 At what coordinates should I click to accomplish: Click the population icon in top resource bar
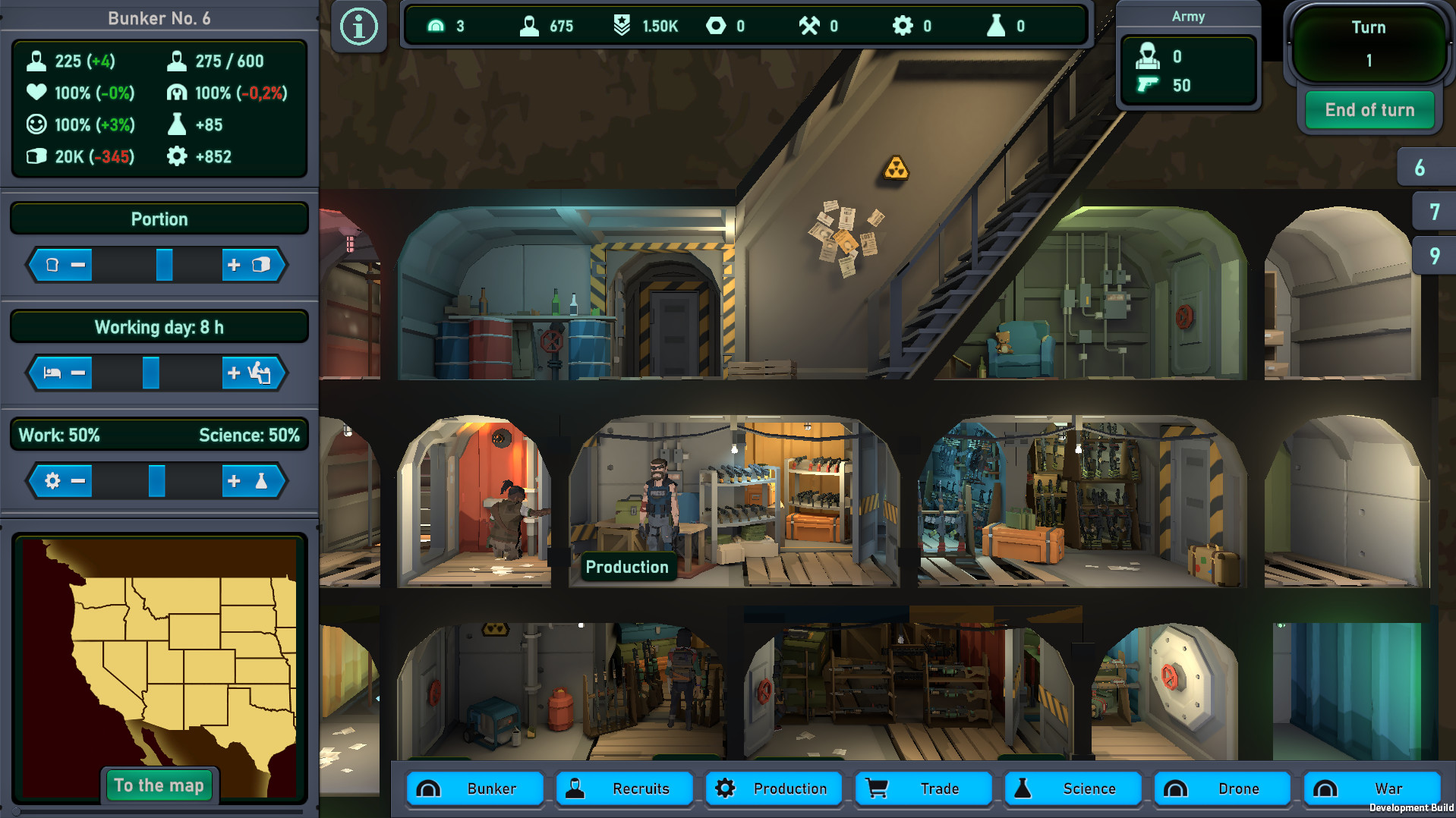(x=528, y=25)
